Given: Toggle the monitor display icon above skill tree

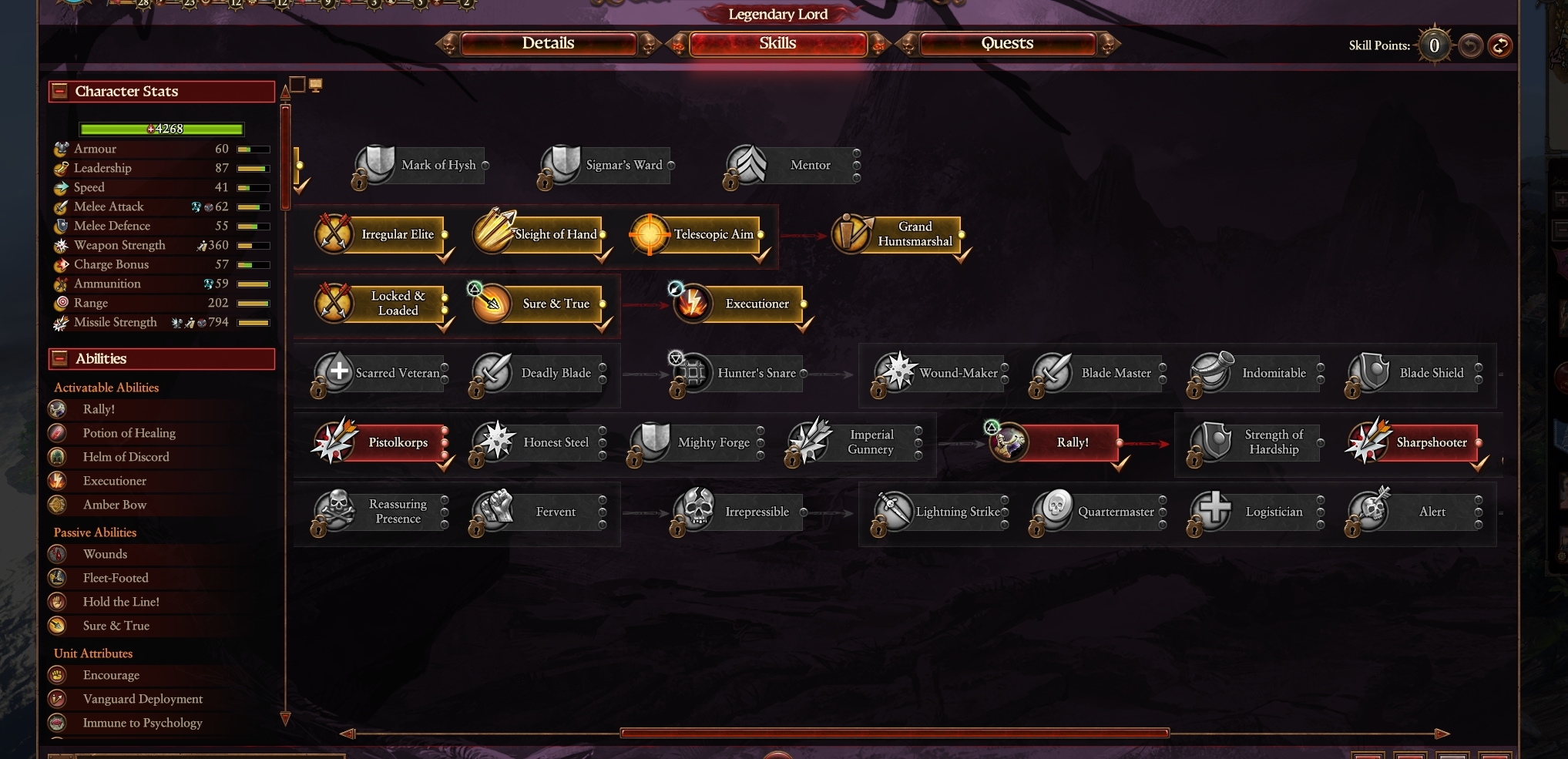Looking at the screenshot, I should click(314, 85).
